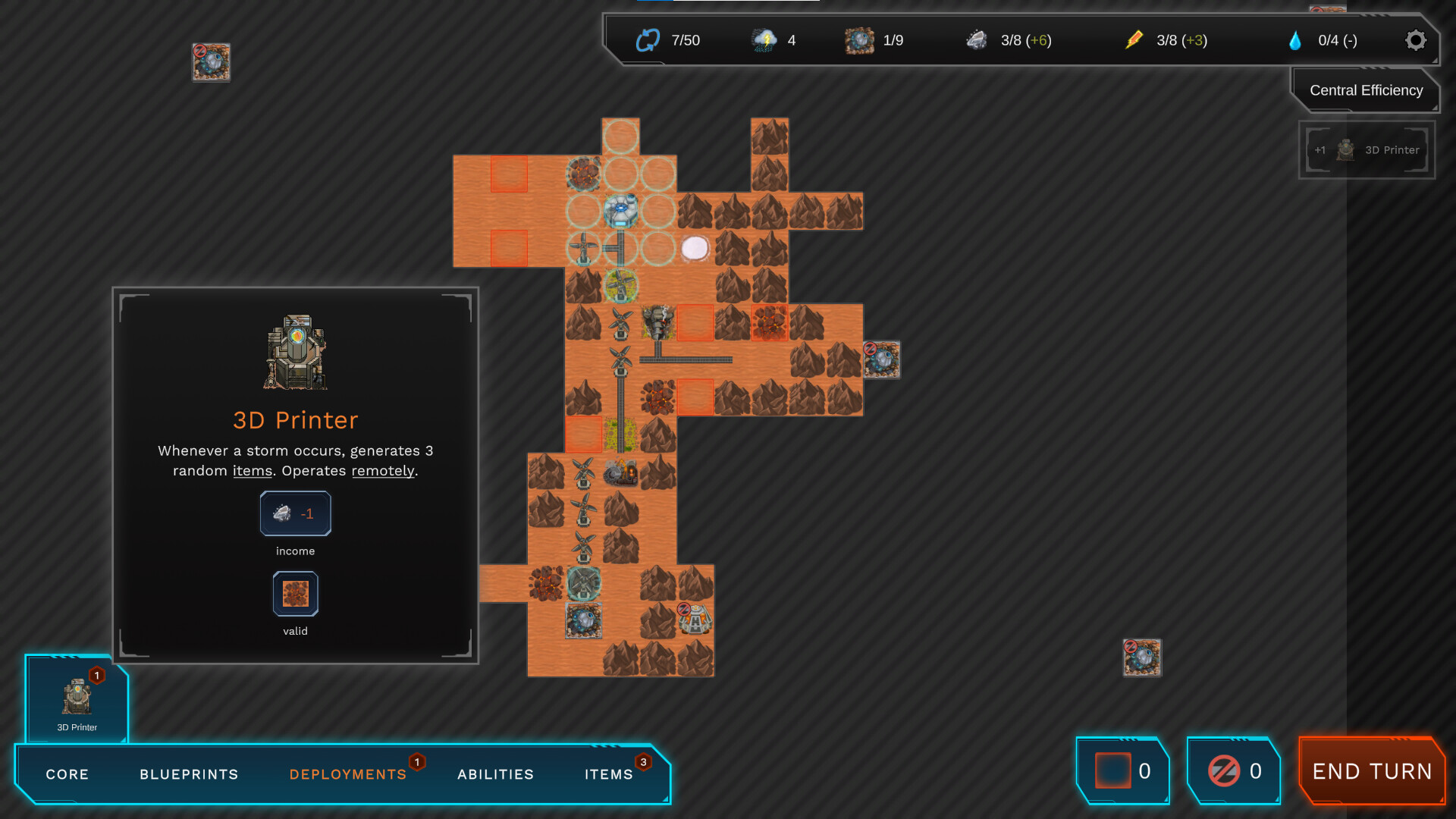Show the Abilities tab
This screenshot has width=1456, height=819.
[x=495, y=774]
